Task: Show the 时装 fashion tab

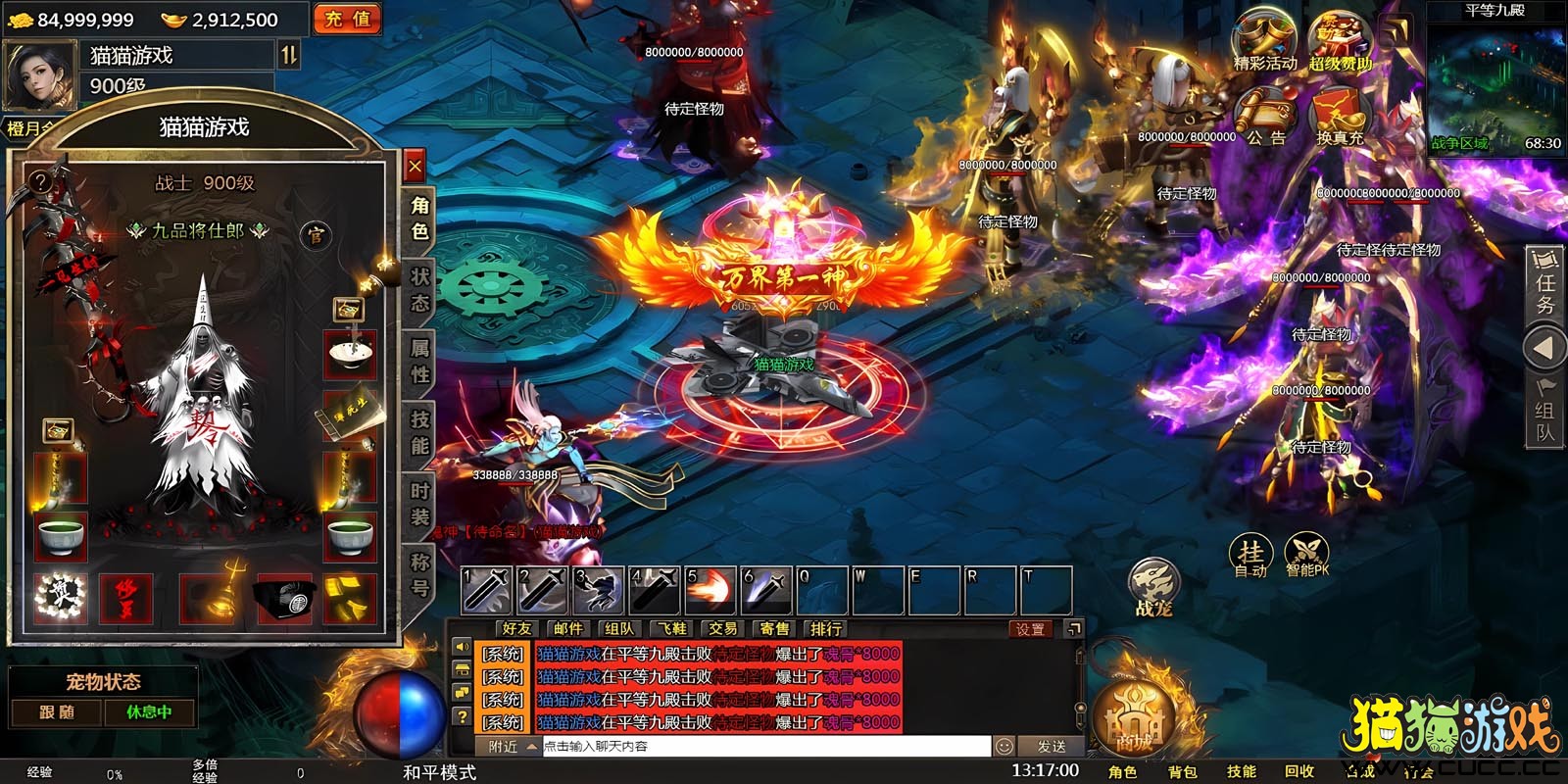Action: (x=419, y=503)
